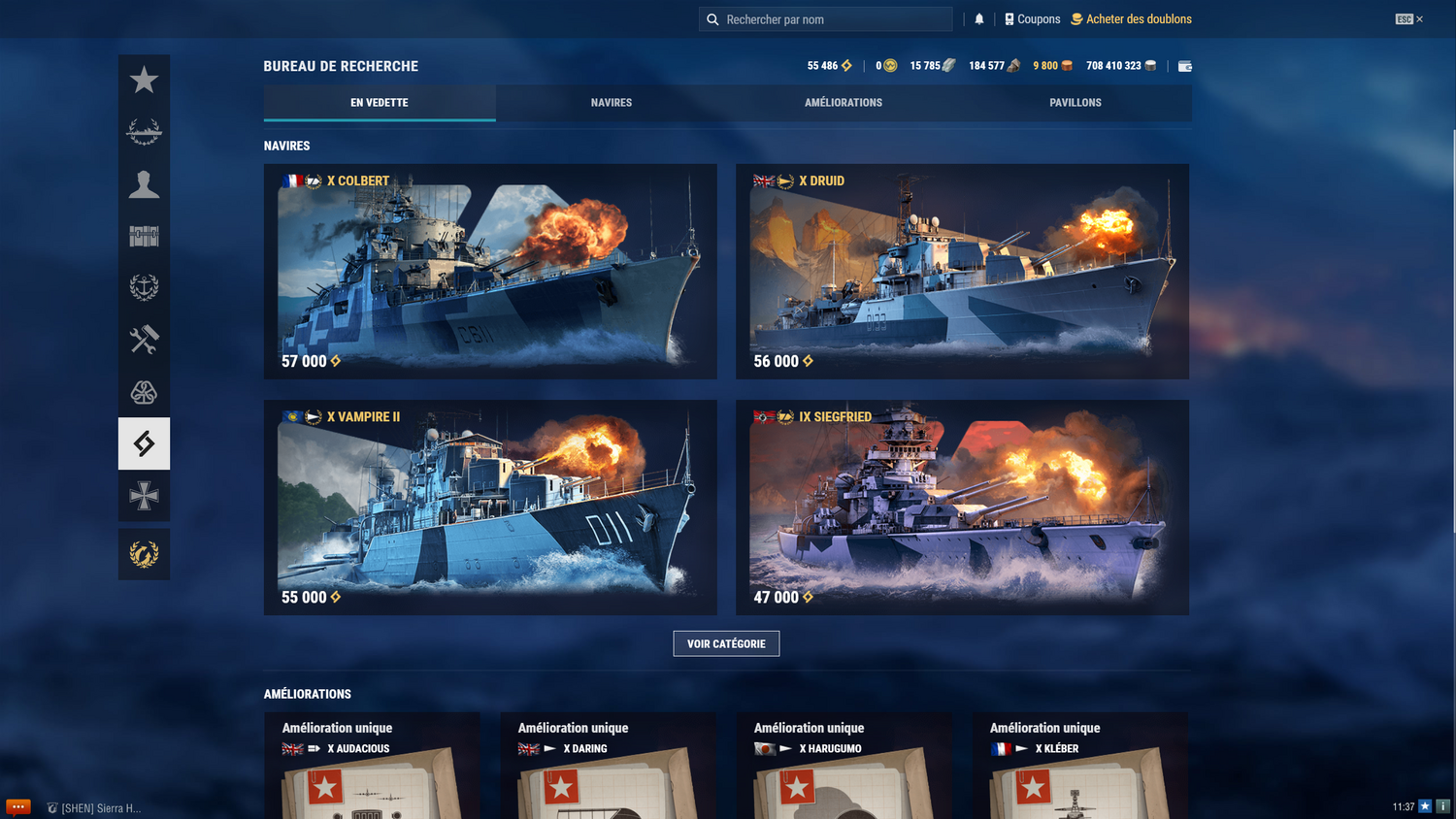
Task: Open the clan section with the anchor emblem
Action: (x=144, y=287)
